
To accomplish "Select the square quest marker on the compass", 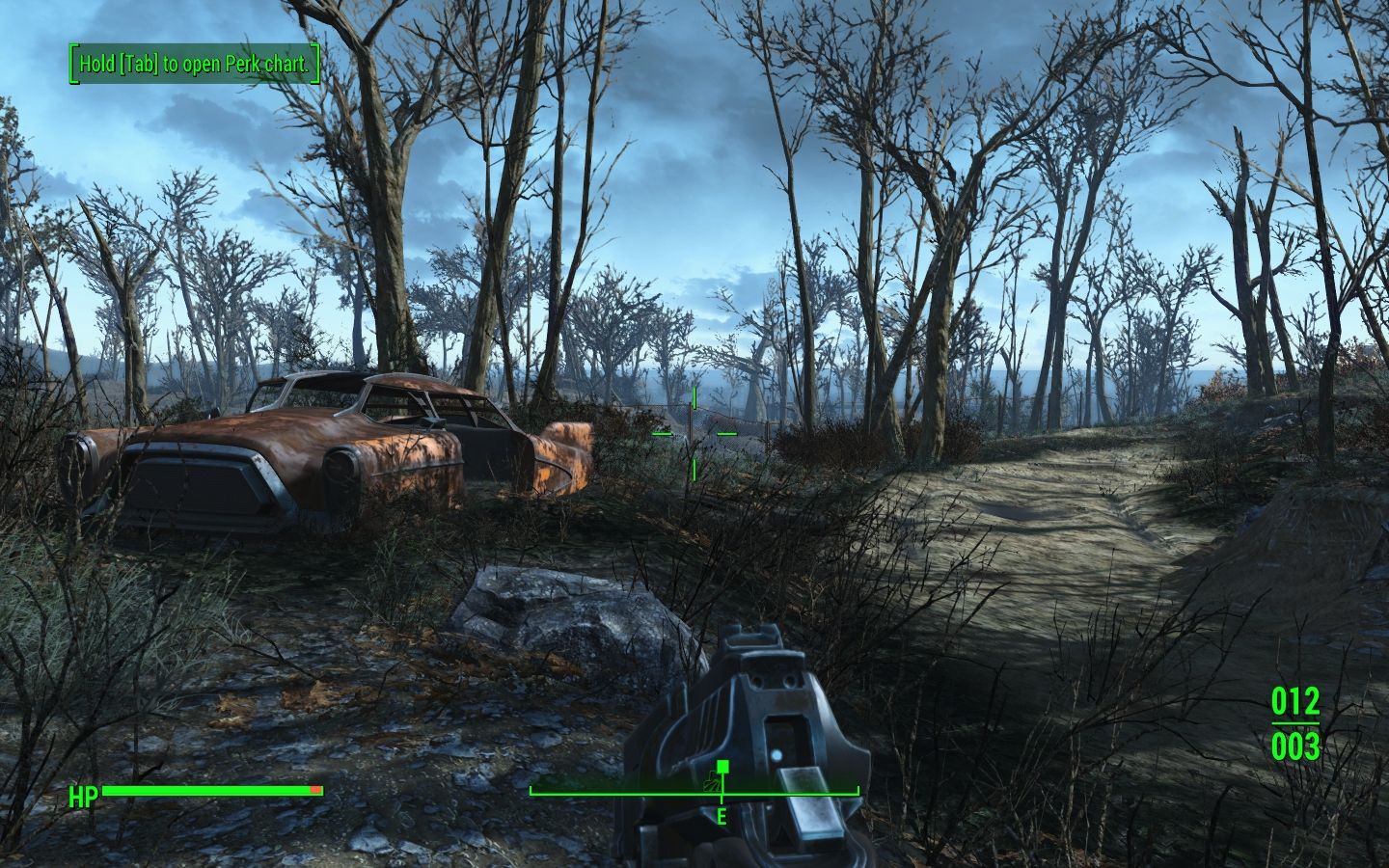I will point(722,767).
